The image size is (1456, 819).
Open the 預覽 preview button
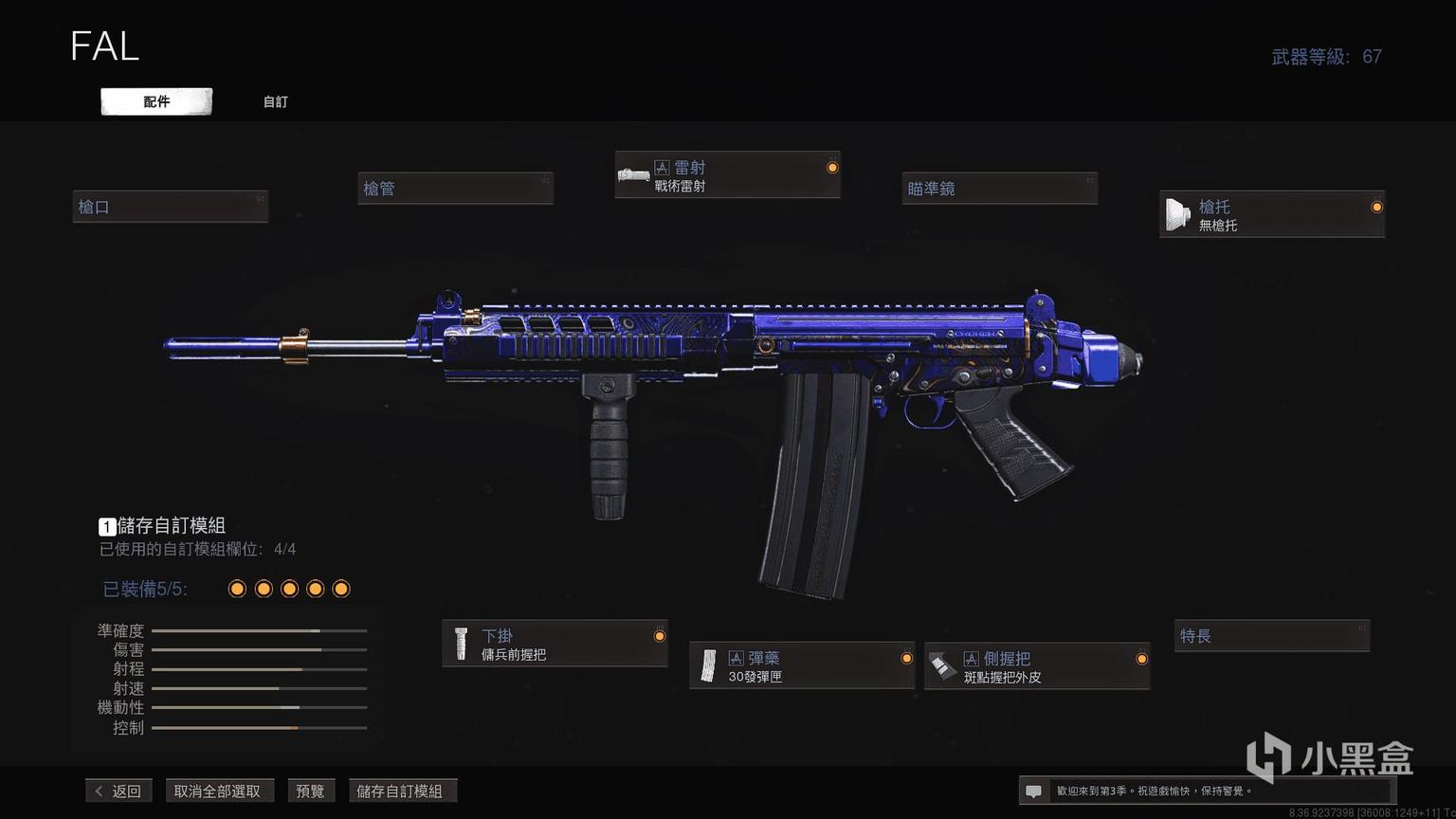tap(310, 791)
